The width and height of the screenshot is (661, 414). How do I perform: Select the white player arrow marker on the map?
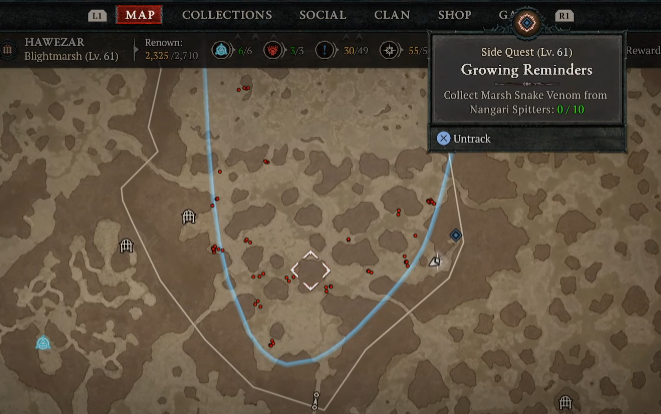[x=435, y=261]
